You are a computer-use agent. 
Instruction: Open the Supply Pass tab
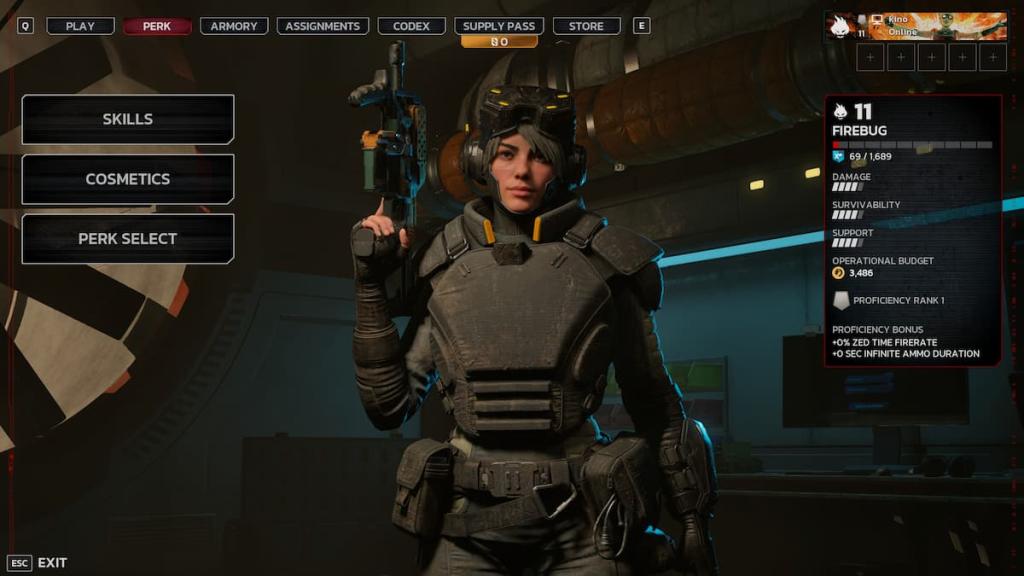pos(498,26)
